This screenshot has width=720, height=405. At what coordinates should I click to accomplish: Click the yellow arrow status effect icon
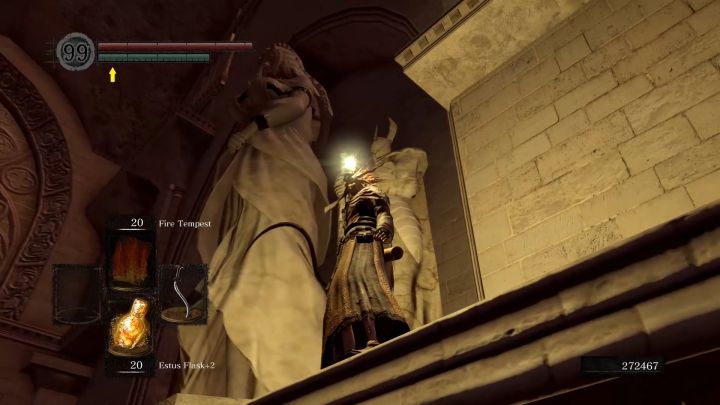click(113, 74)
